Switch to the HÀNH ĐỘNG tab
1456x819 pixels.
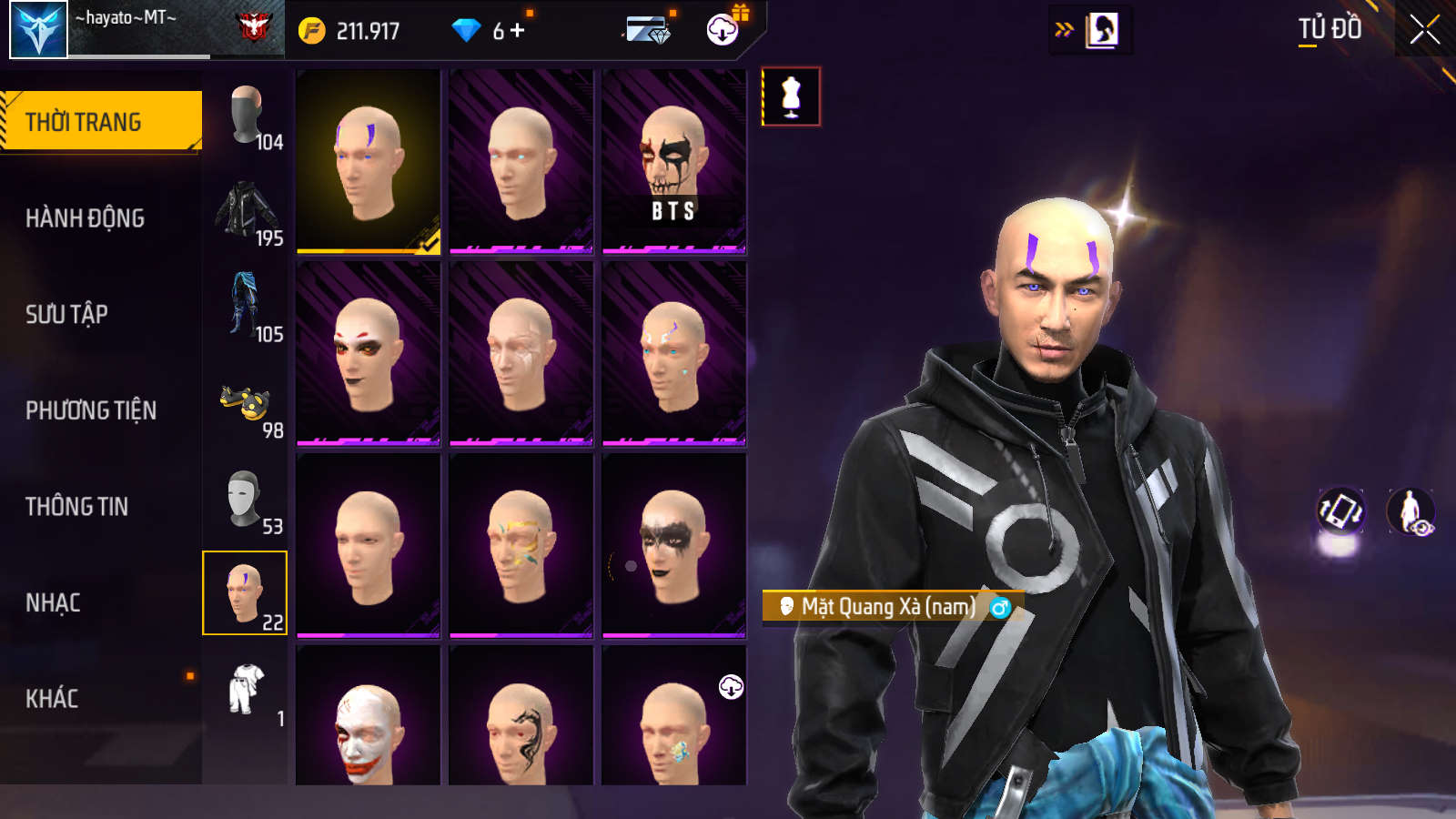click(85, 218)
